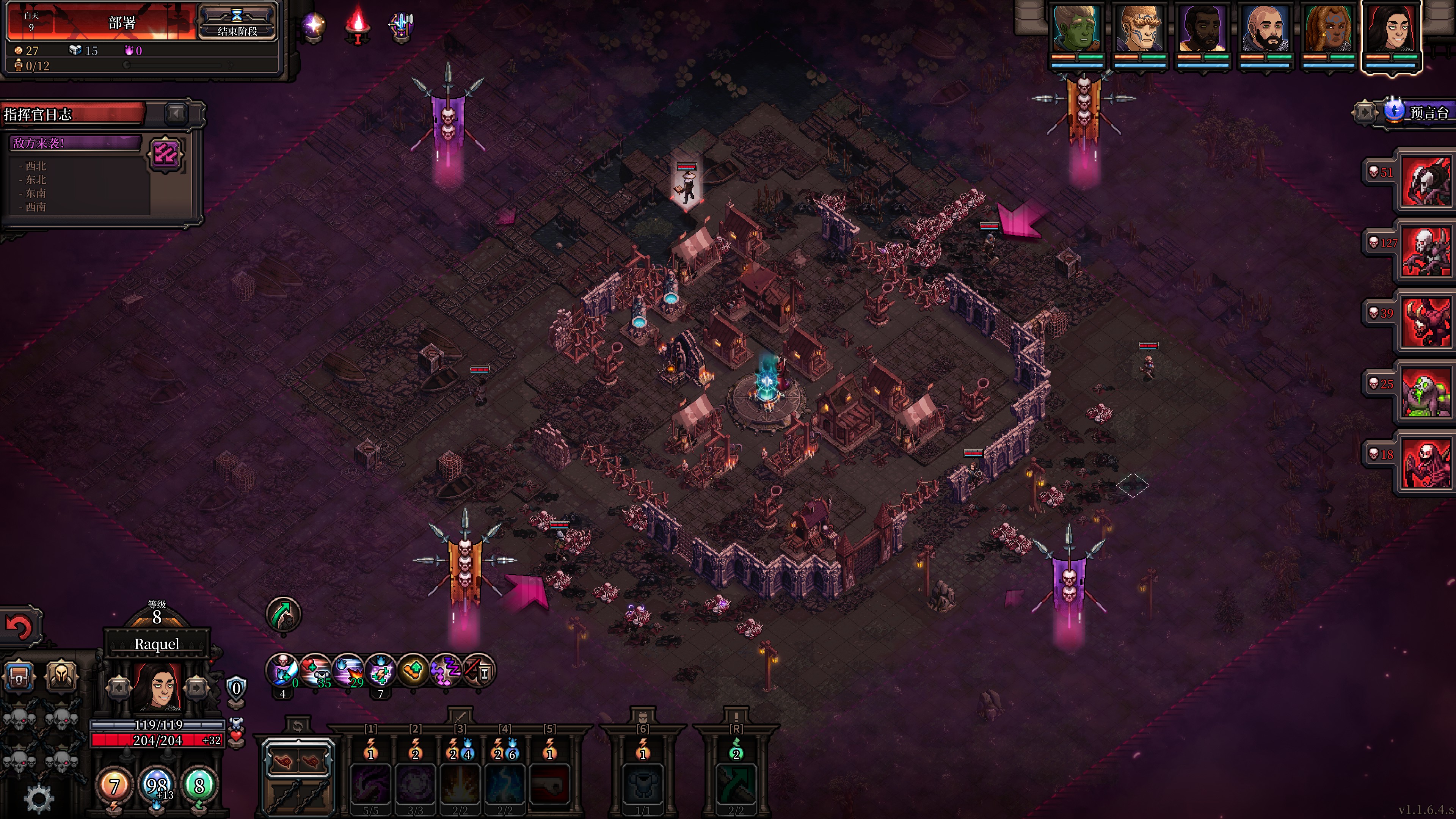Switch to the previous hero with left arrow
The image size is (1456, 819).
(x=119, y=688)
